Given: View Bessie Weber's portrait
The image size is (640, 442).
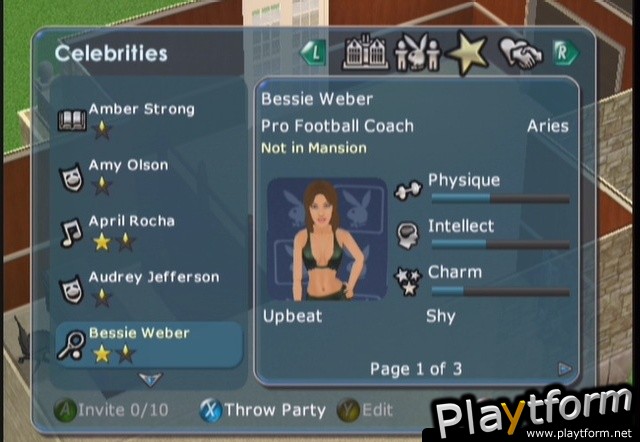Looking at the screenshot, I should [x=328, y=238].
